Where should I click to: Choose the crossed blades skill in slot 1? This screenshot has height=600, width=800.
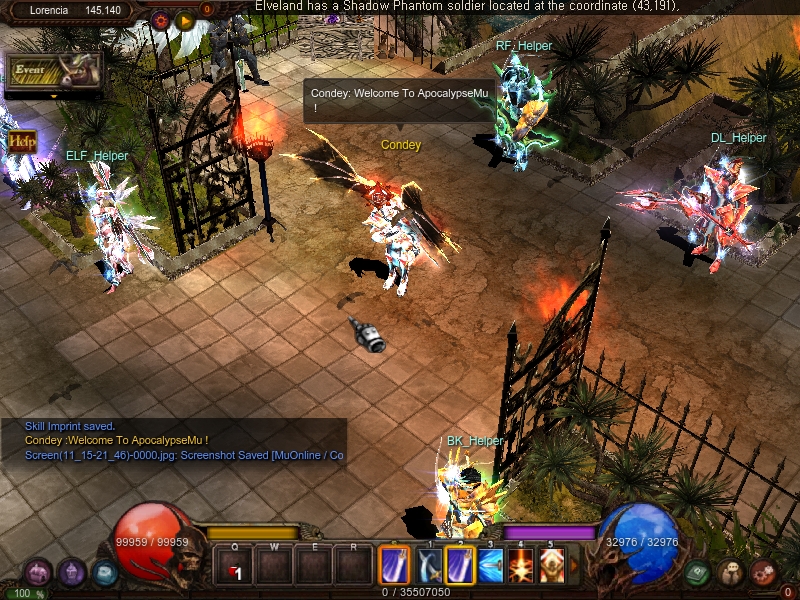[x=430, y=567]
